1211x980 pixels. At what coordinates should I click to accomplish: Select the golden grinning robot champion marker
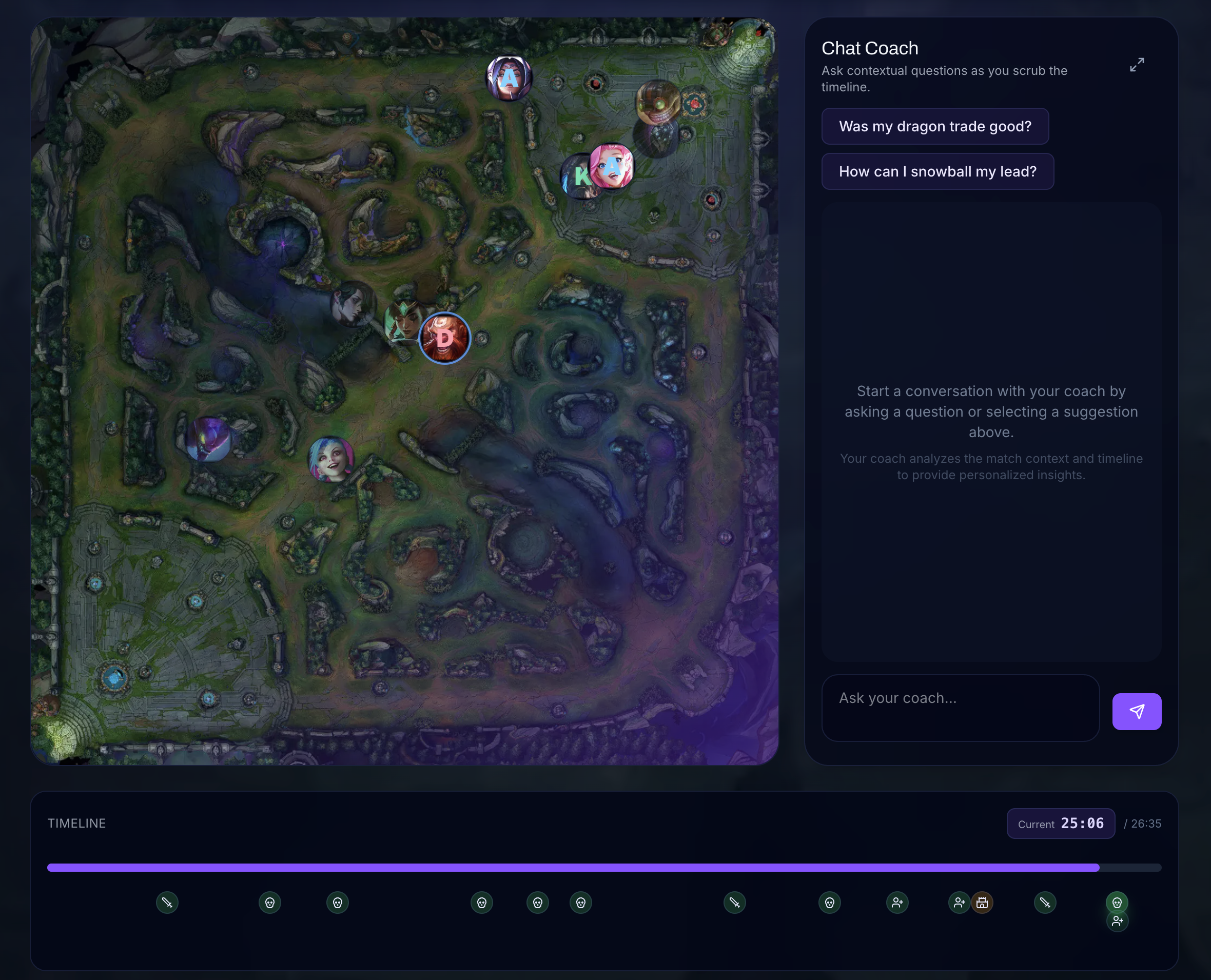(x=657, y=102)
